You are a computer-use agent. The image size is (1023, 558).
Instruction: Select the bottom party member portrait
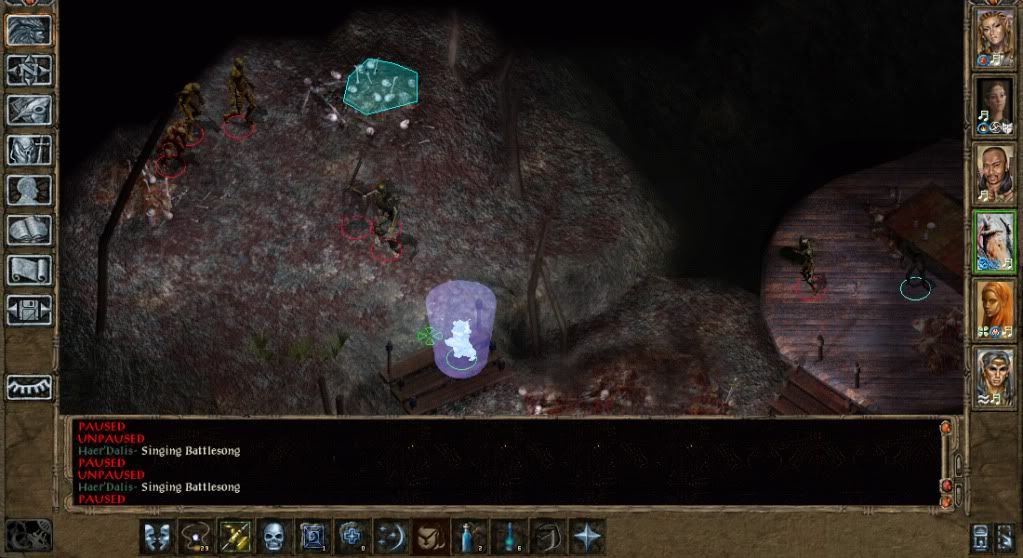[x=995, y=376]
